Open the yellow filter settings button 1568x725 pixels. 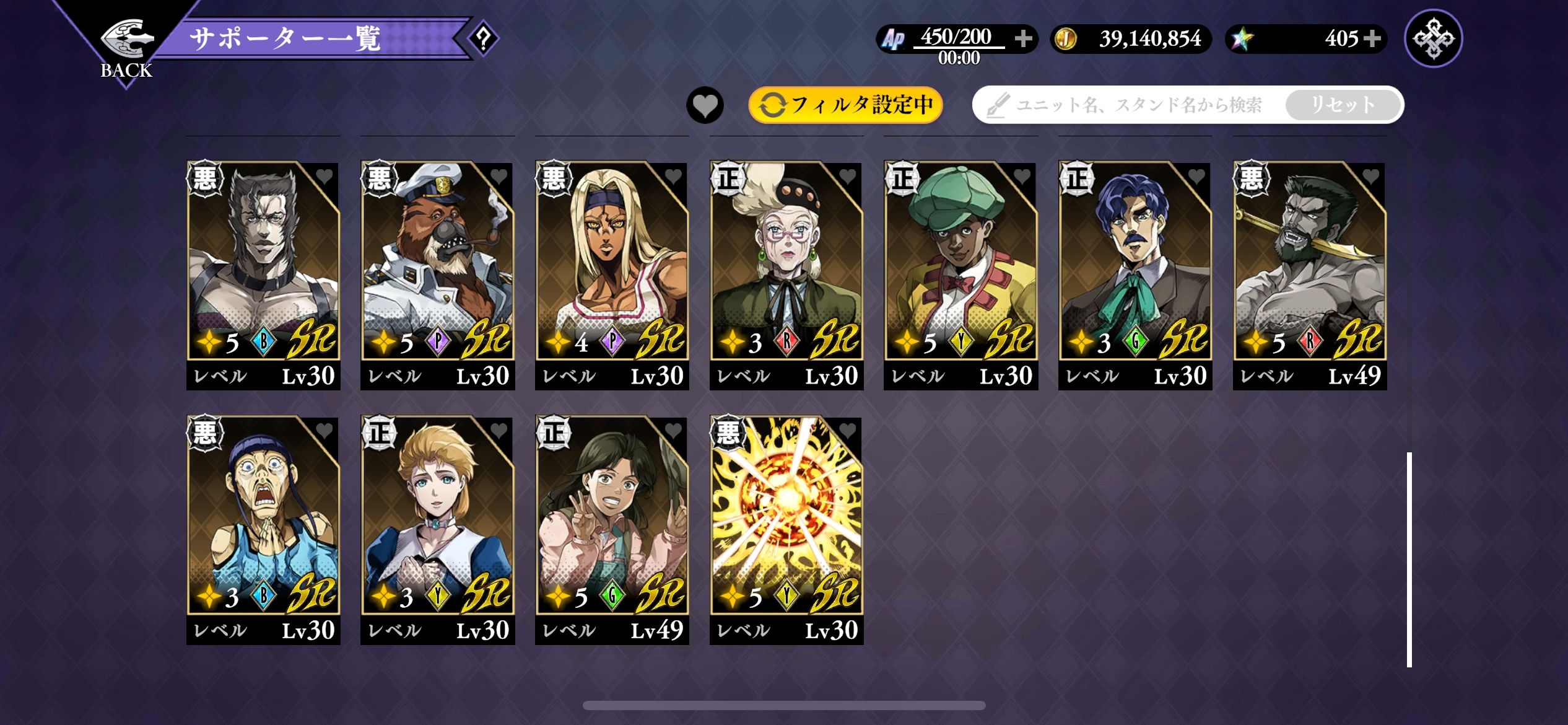pyautogui.click(x=845, y=105)
